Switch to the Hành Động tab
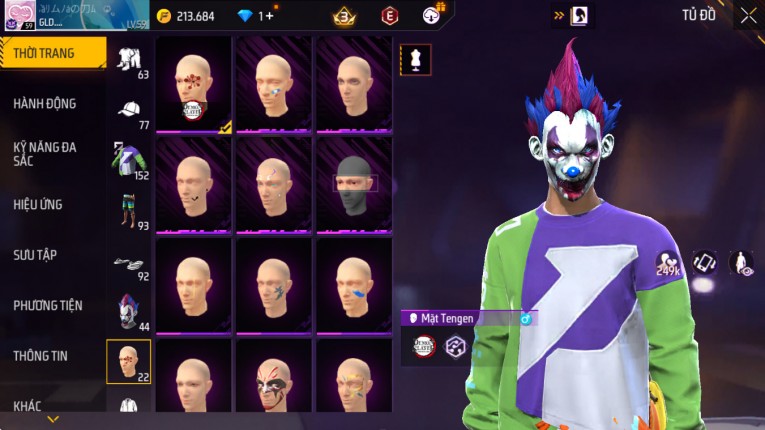The height and width of the screenshot is (430, 765). click(x=45, y=103)
